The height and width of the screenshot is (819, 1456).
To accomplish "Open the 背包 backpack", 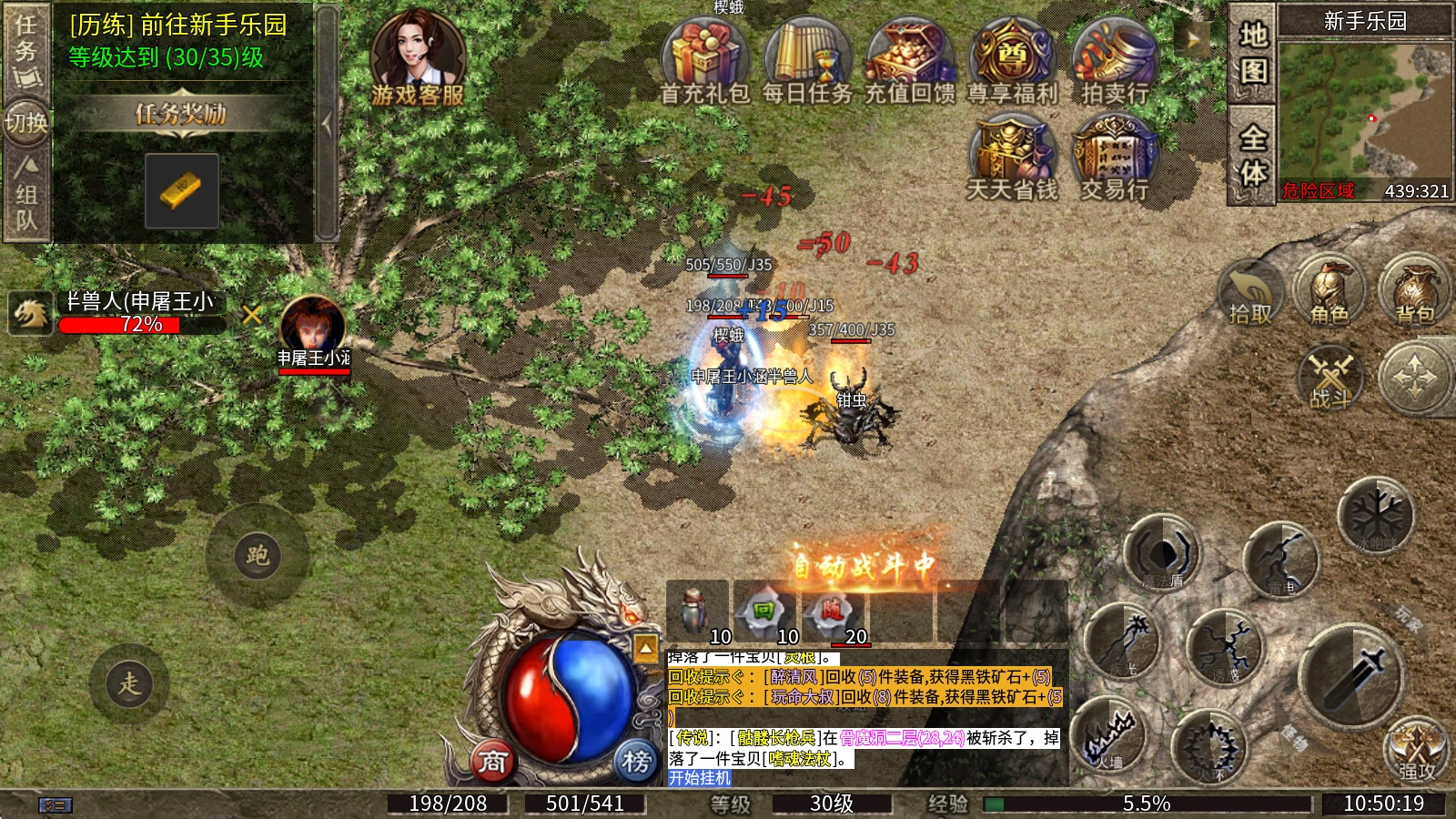I will (1415, 291).
